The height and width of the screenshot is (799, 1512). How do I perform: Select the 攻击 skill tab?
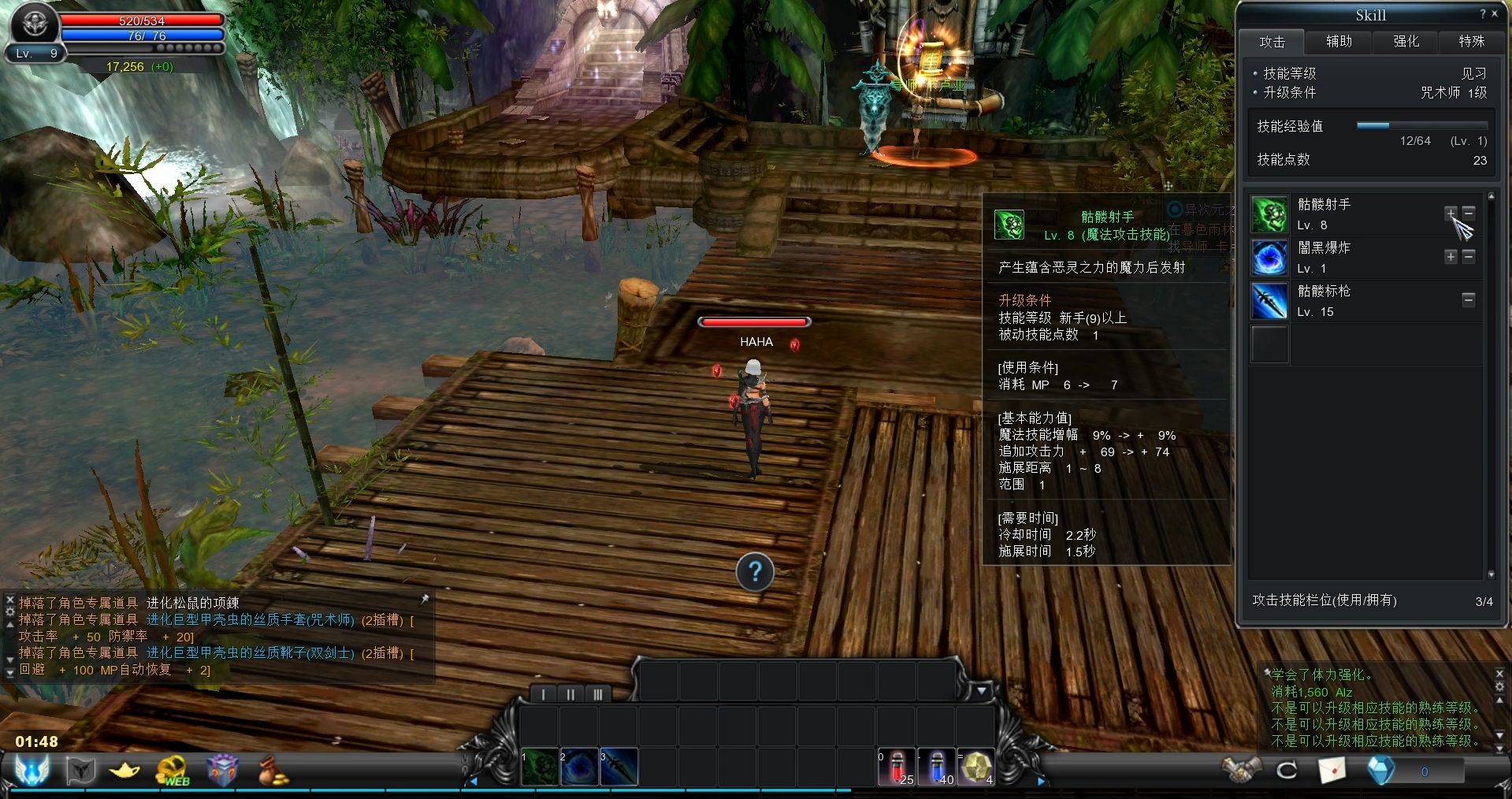point(1272,42)
